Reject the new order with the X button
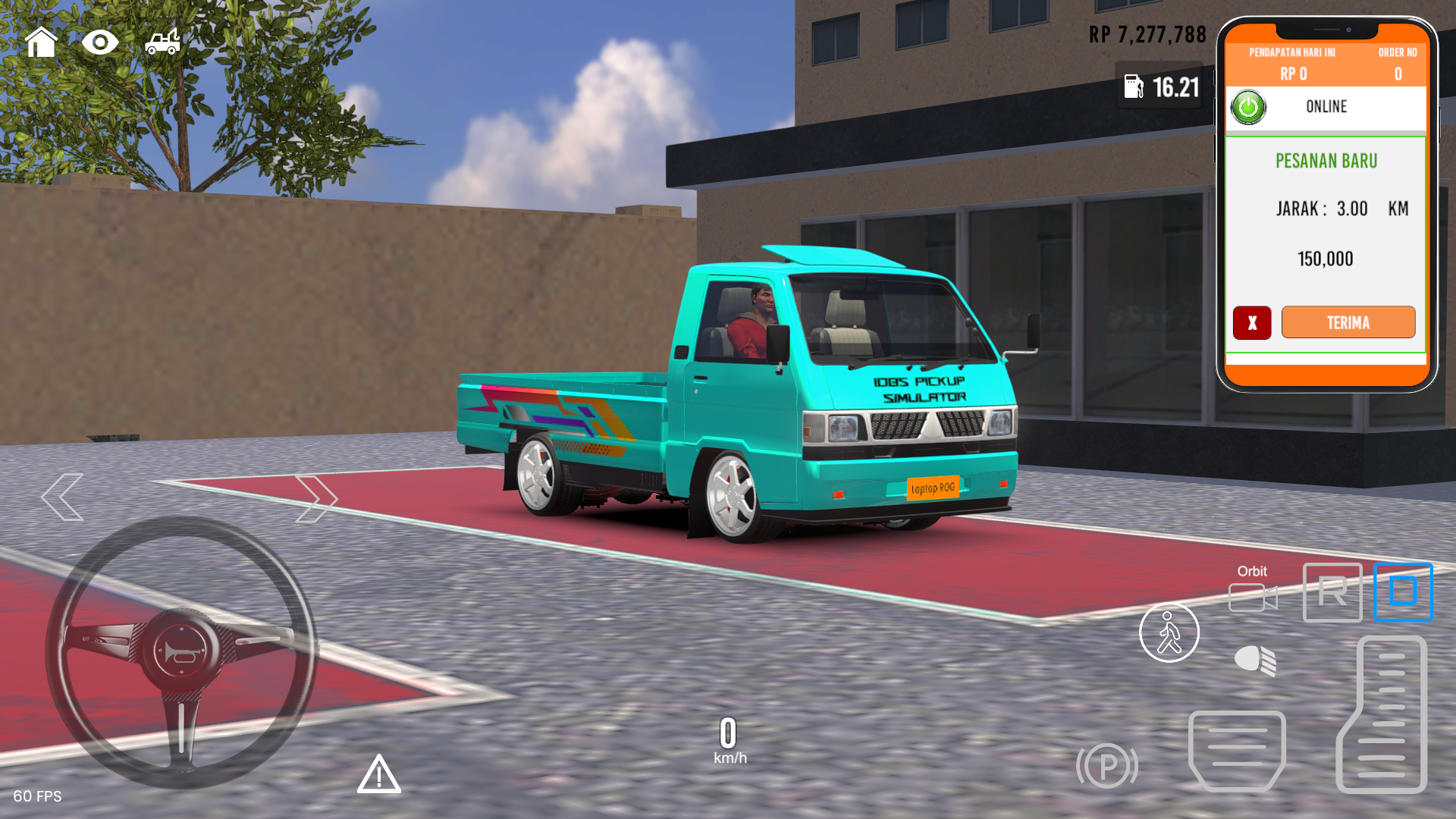This screenshot has height=819, width=1456. click(1251, 322)
